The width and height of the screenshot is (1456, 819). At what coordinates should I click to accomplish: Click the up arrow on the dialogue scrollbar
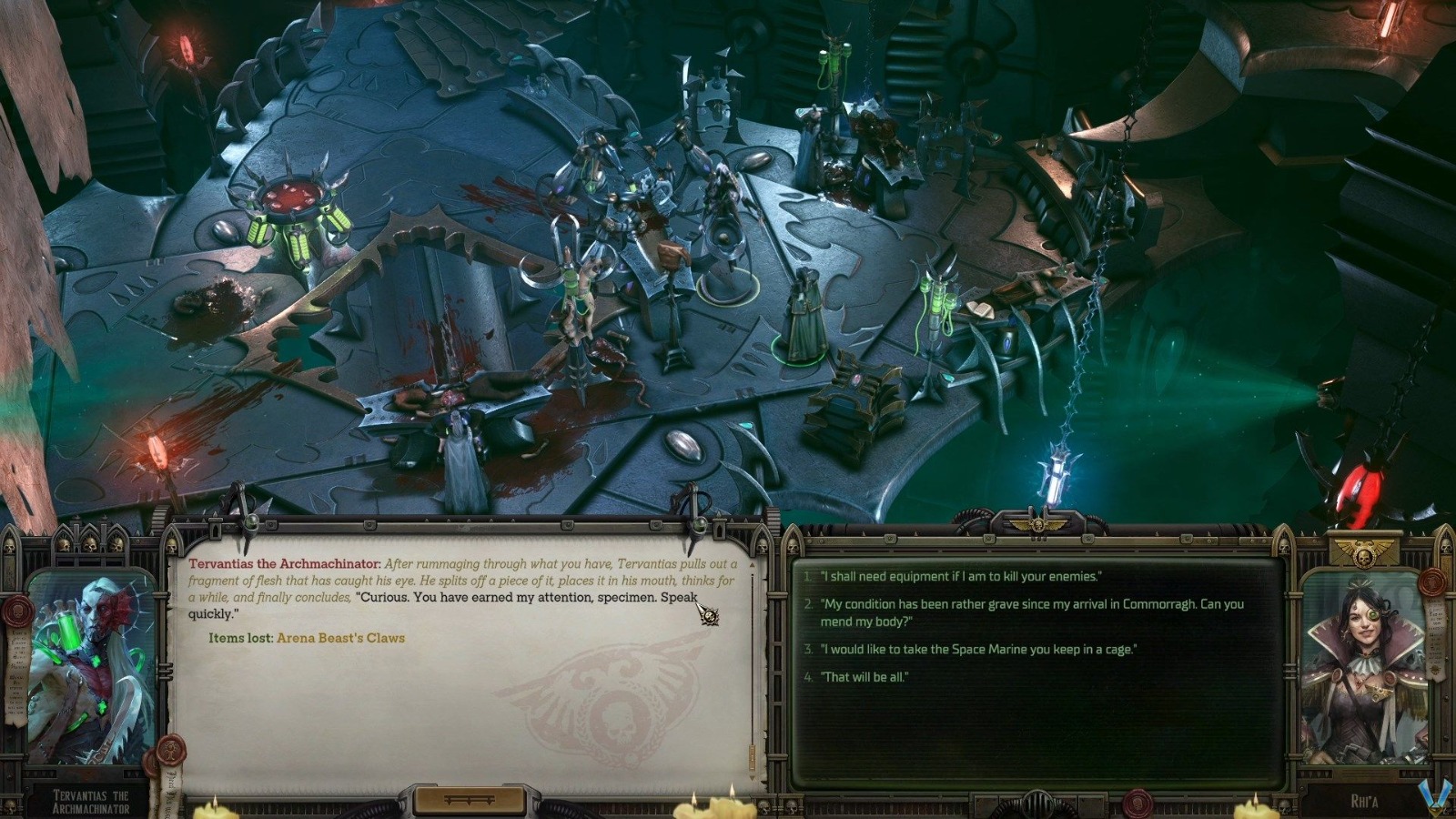click(752, 565)
